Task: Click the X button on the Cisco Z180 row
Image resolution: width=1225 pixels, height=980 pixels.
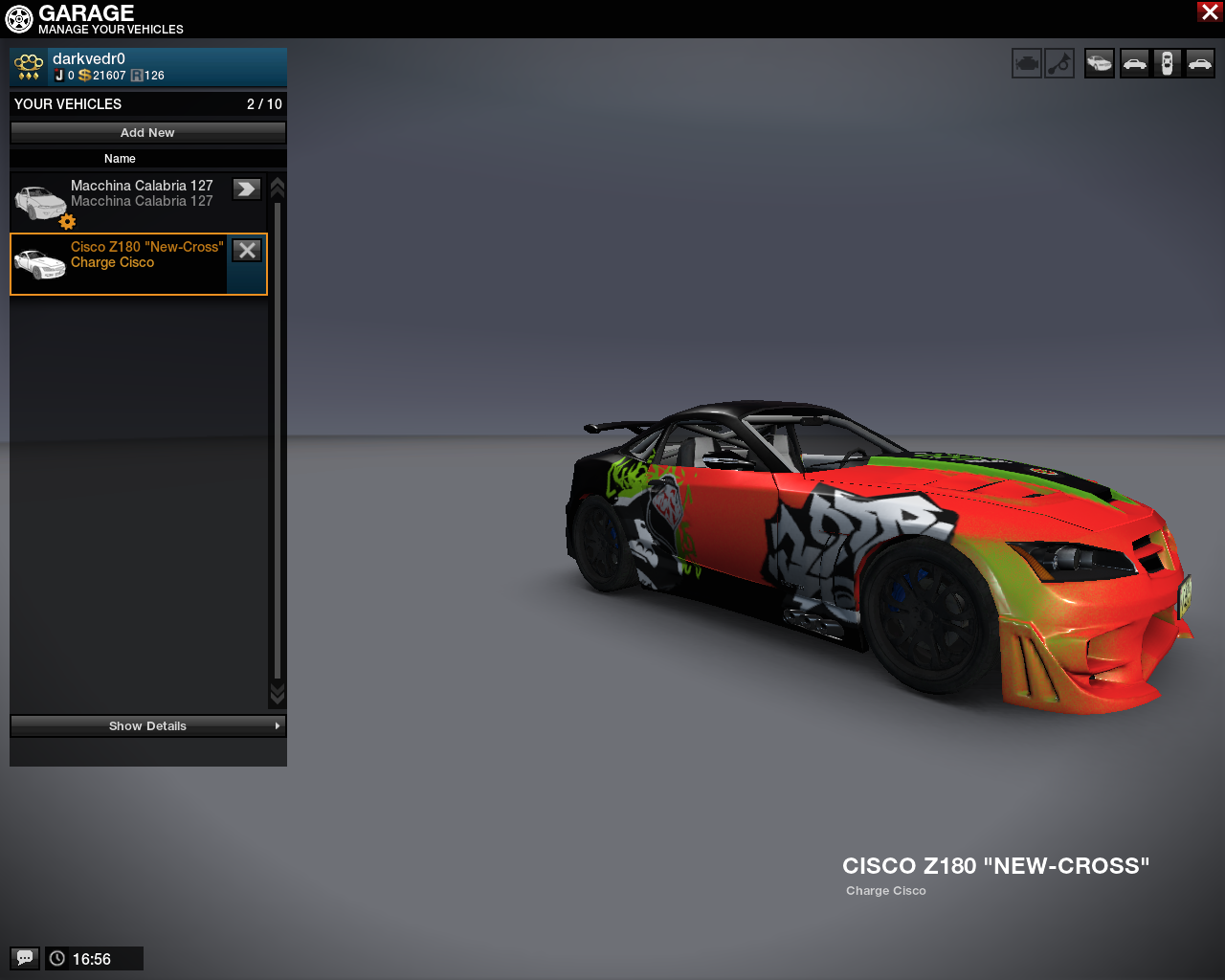Action: click(247, 251)
